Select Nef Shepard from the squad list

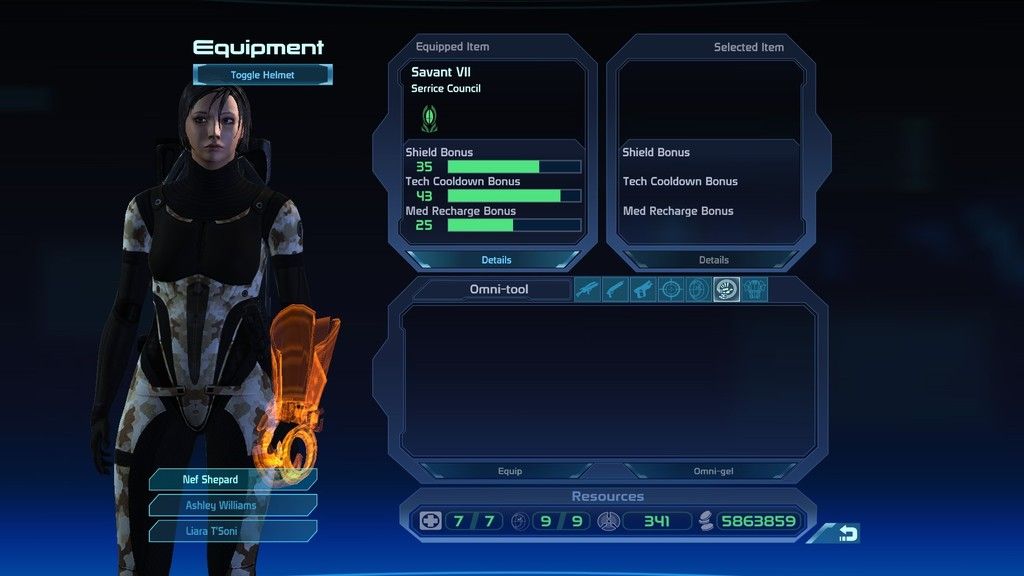point(232,480)
